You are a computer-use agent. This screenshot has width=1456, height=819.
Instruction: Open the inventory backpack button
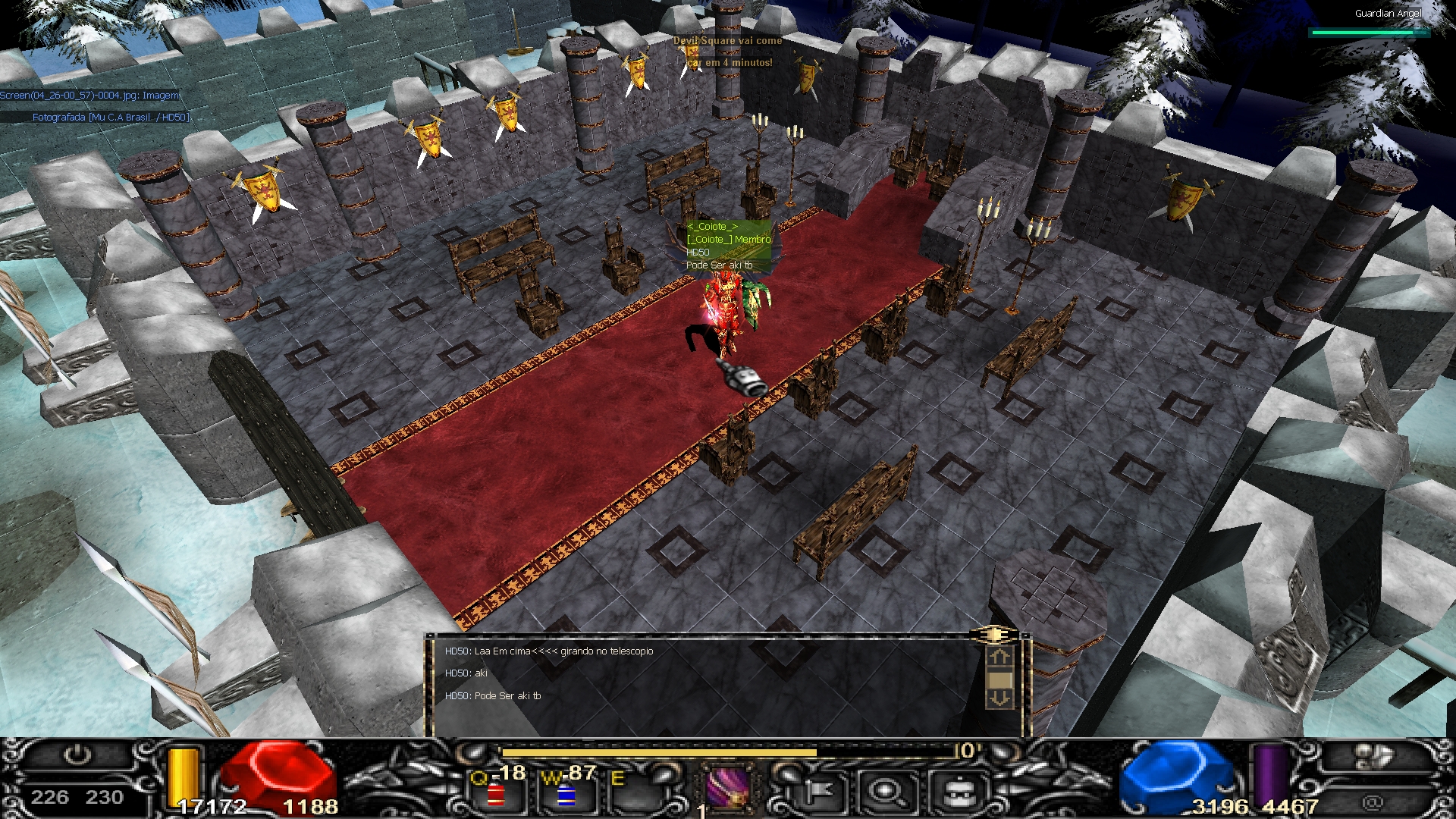[x=959, y=792]
